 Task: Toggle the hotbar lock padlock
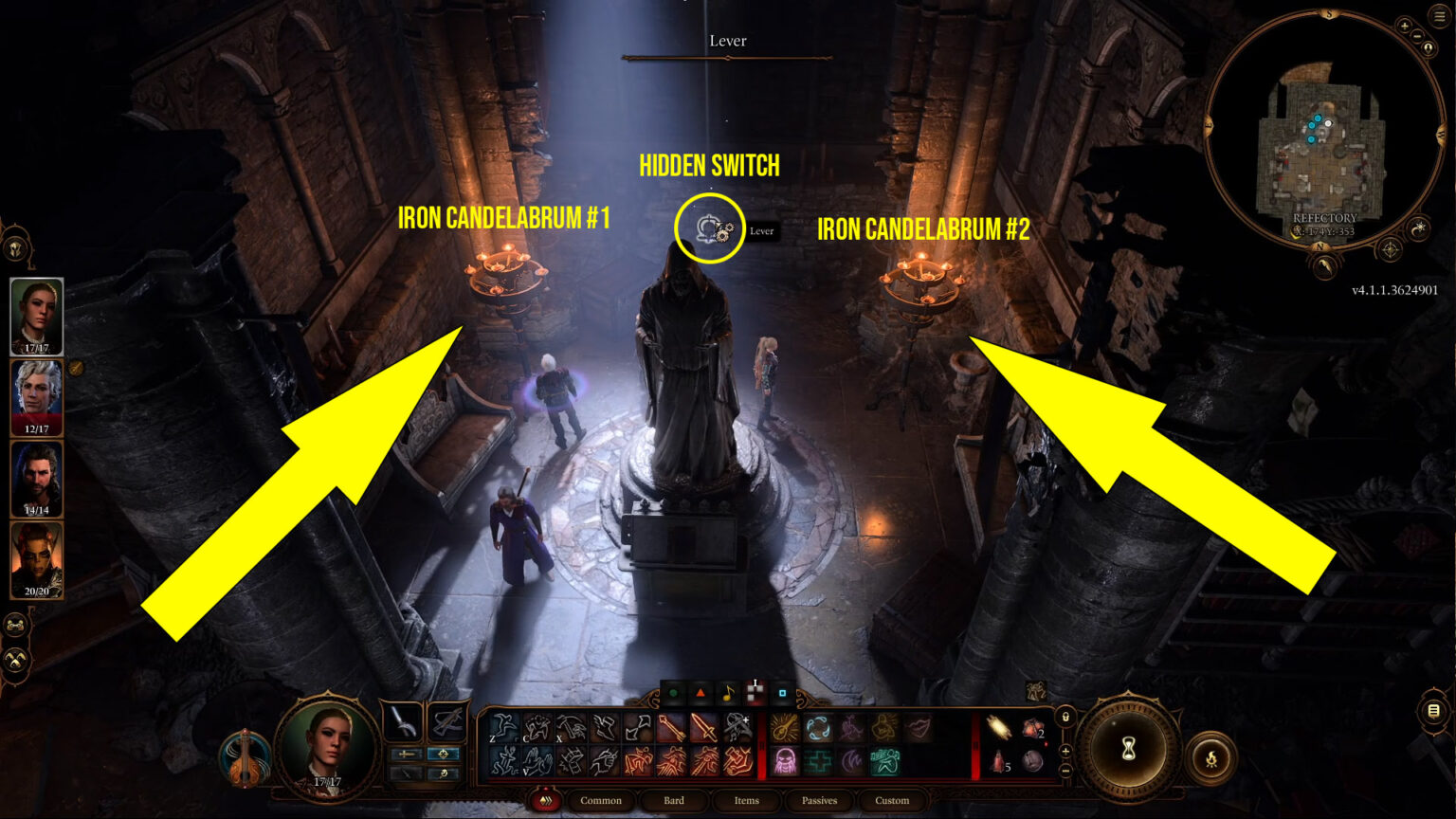[x=1065, y=717]
